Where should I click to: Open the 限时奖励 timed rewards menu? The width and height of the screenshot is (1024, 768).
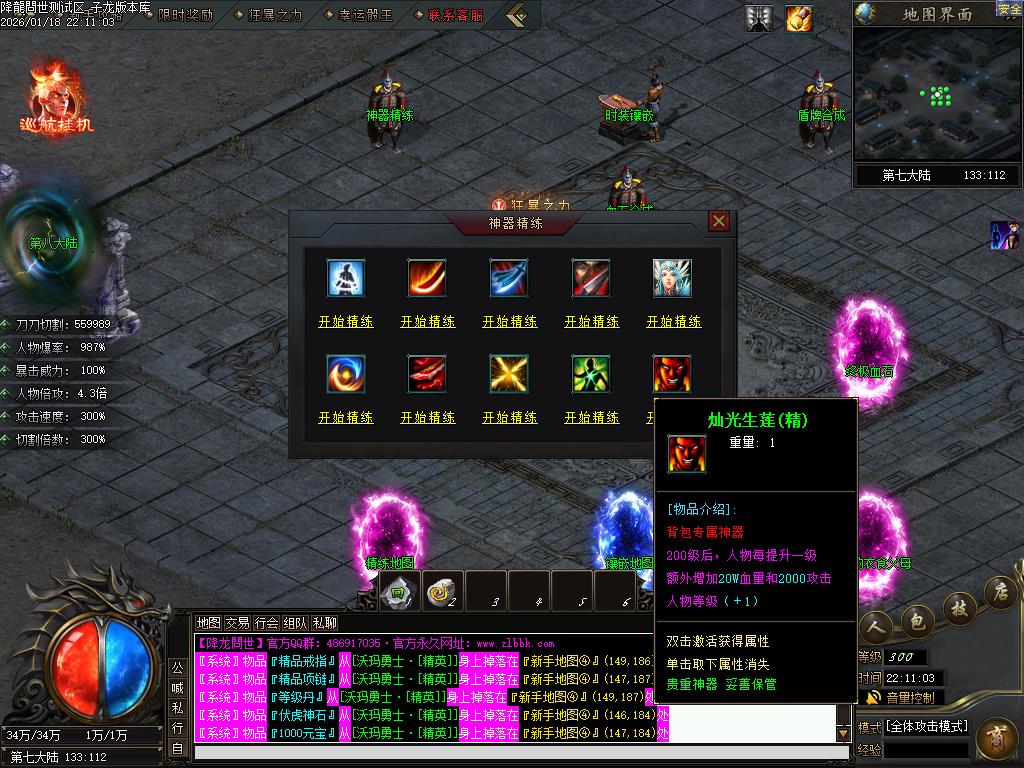tap(185, 15)
